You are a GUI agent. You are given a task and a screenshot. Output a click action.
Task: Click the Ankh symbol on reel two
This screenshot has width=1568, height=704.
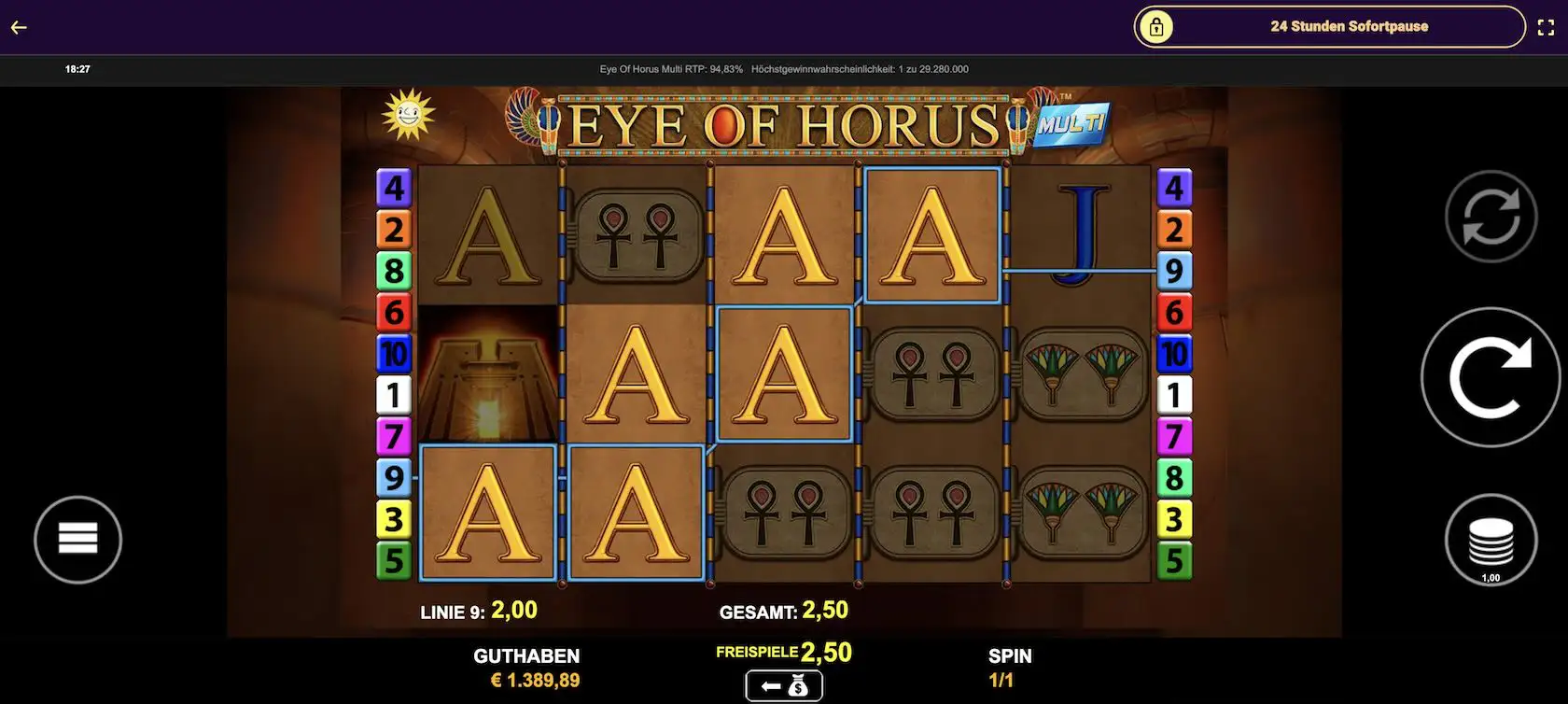click(x=636, y=233)
